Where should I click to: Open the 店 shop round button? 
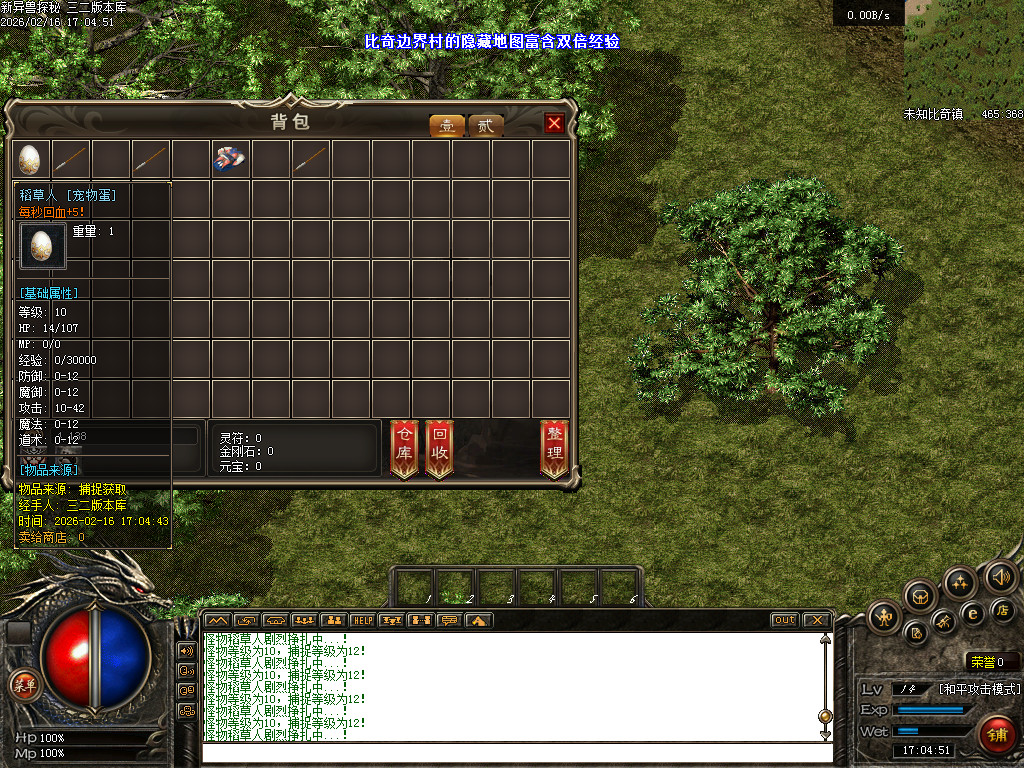(x=1003, y=610)
